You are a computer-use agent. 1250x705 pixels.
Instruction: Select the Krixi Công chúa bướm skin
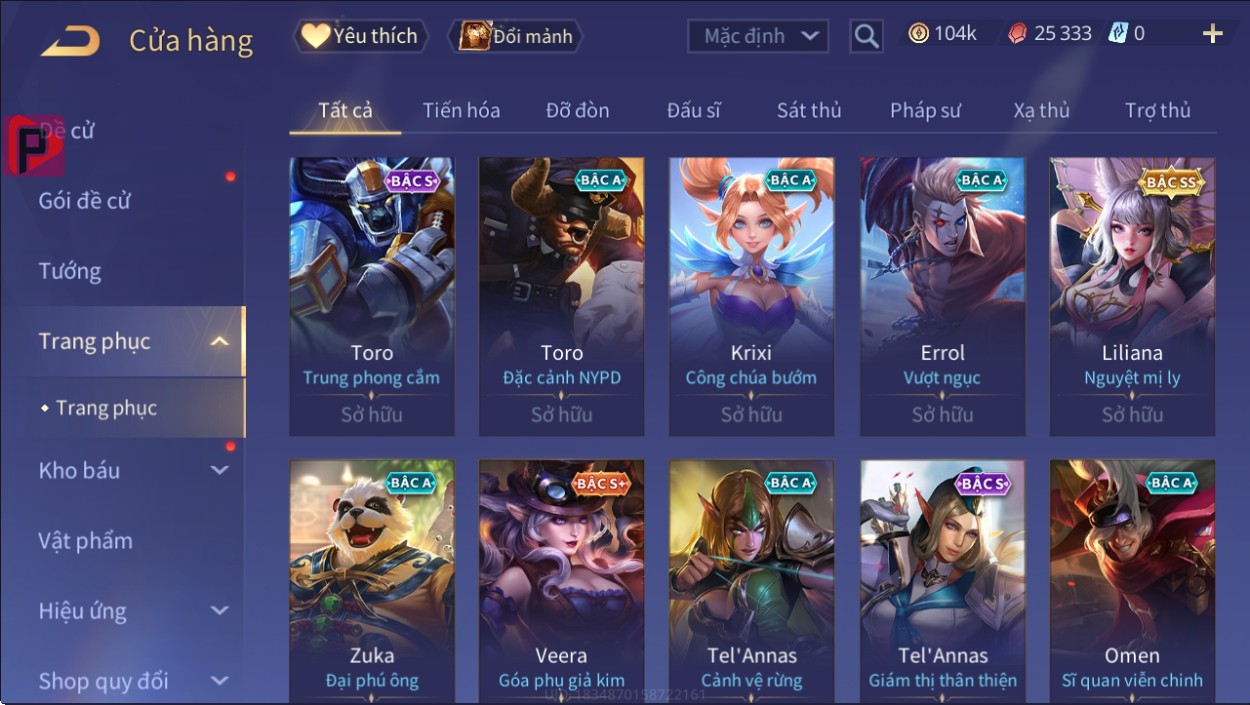(751, 295)
